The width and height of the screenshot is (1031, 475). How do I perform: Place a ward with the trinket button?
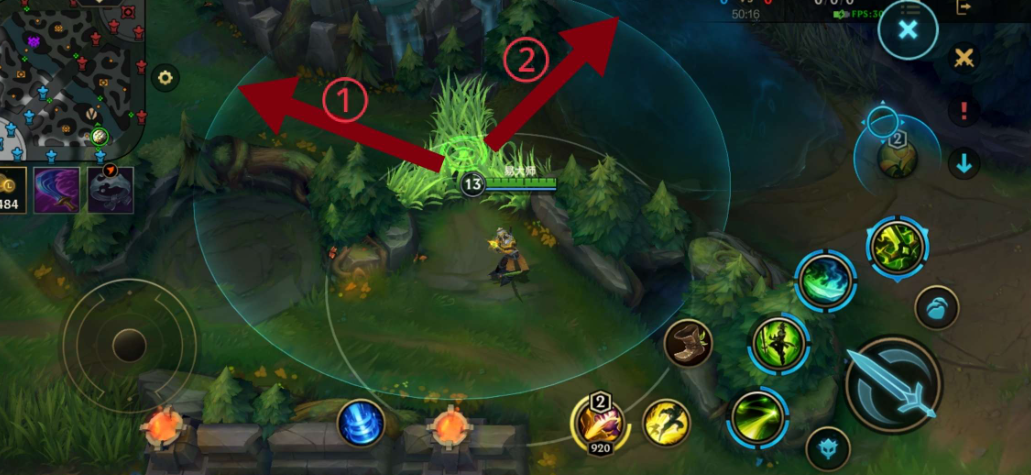pyautogui.click(x=897, y=157)
